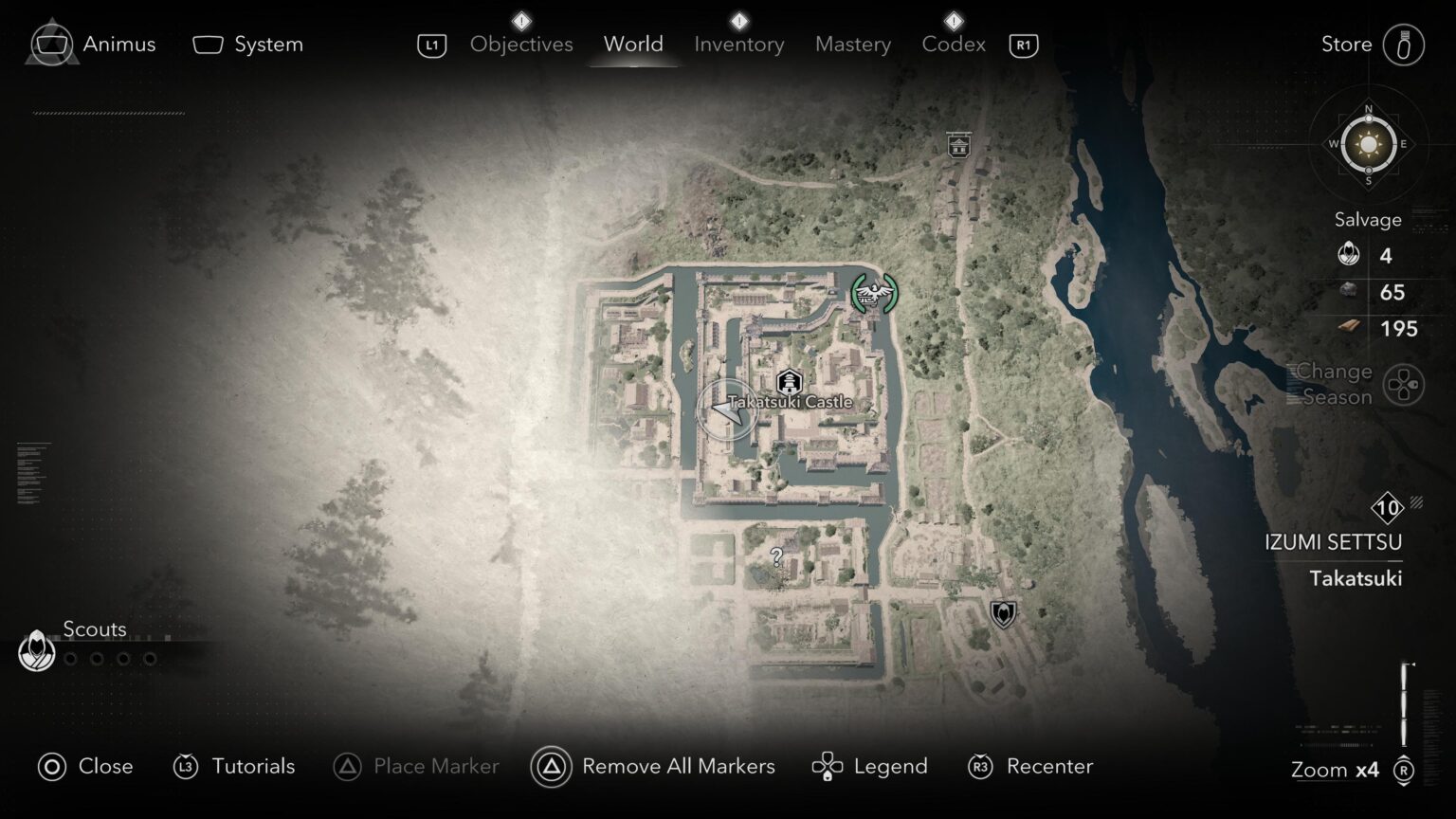Select the Mastery menu item

[852, 44]
